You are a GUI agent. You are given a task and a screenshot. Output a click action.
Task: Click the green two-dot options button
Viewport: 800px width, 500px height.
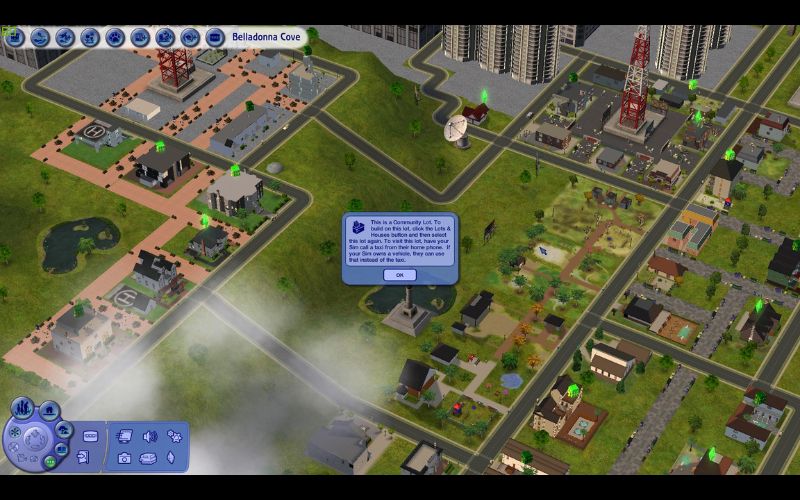point(49,461)
